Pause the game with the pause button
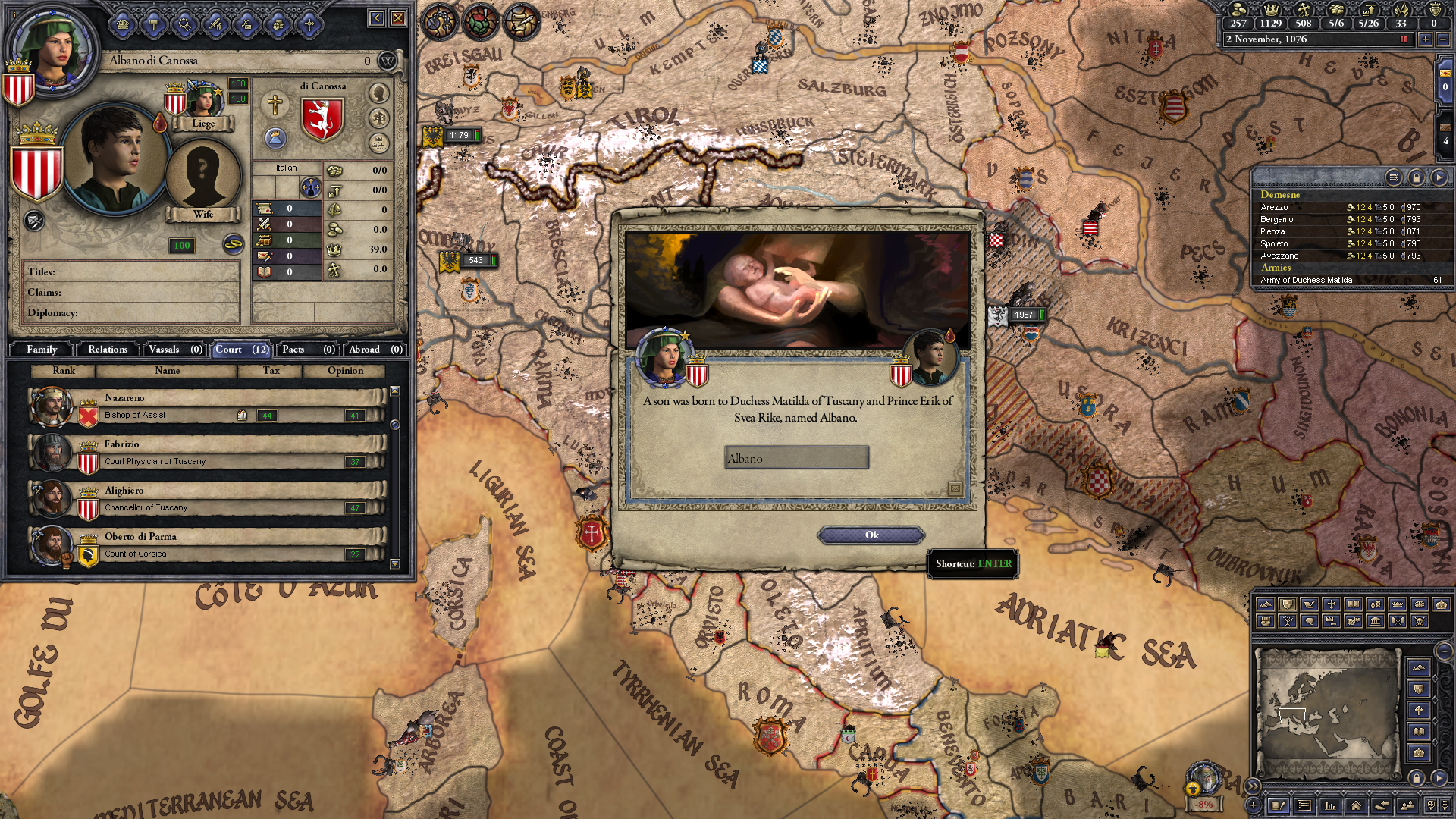Viewport: 1456px width, 819px height. pyautogui.click(x=1404, y=41)
